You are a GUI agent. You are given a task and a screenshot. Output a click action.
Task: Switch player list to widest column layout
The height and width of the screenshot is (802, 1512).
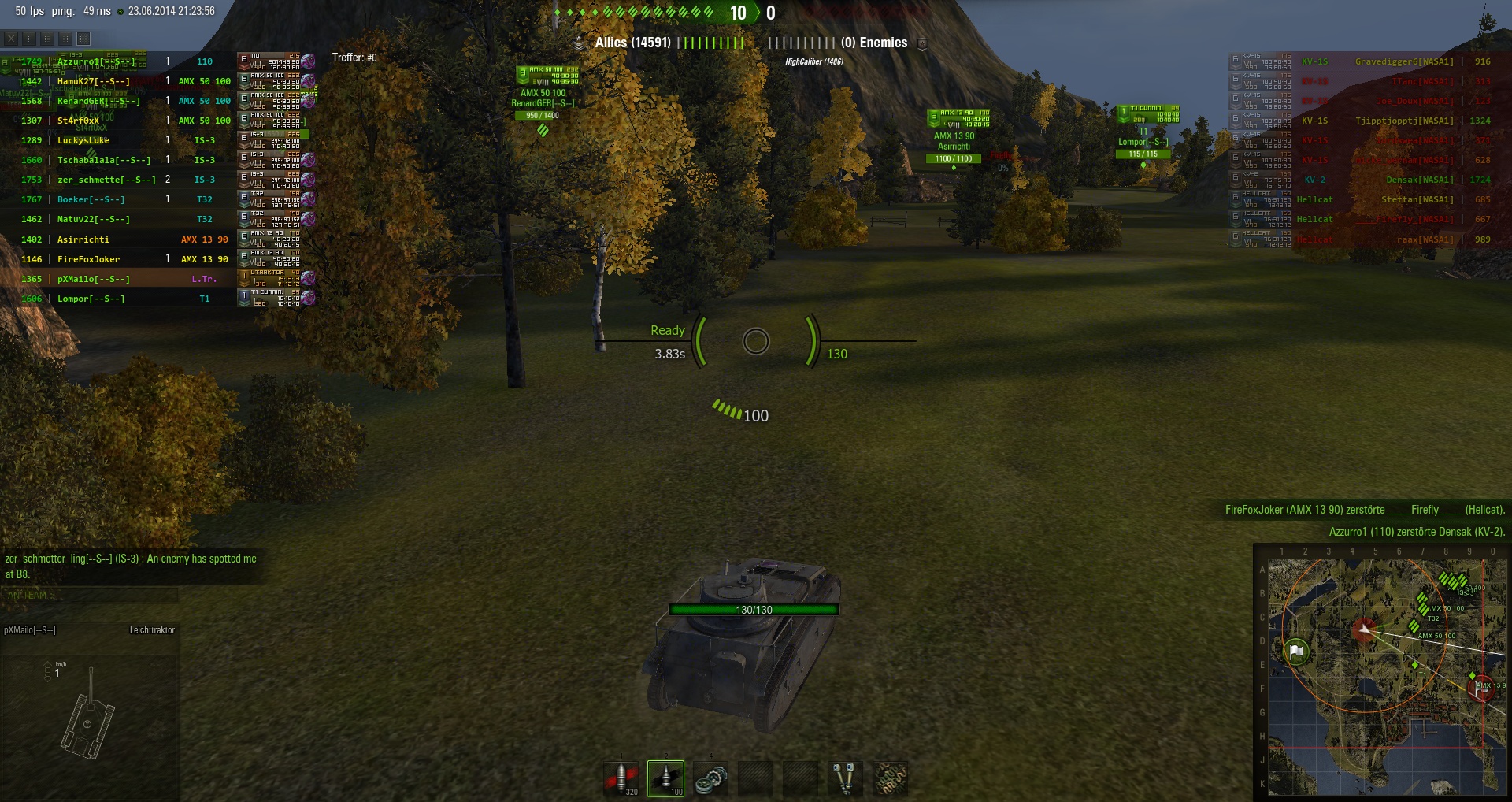pos(83,39)
